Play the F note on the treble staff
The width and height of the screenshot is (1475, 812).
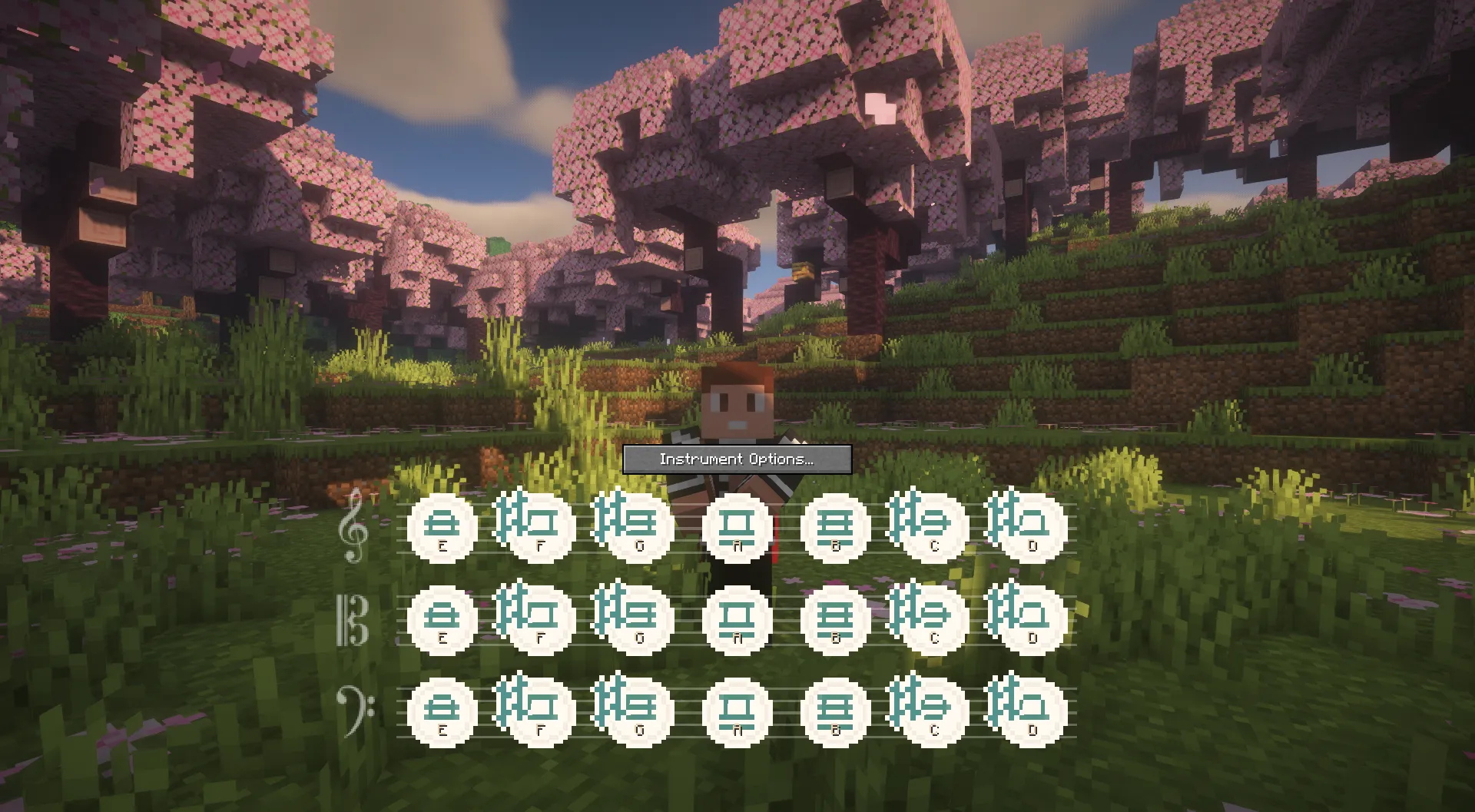540,527
